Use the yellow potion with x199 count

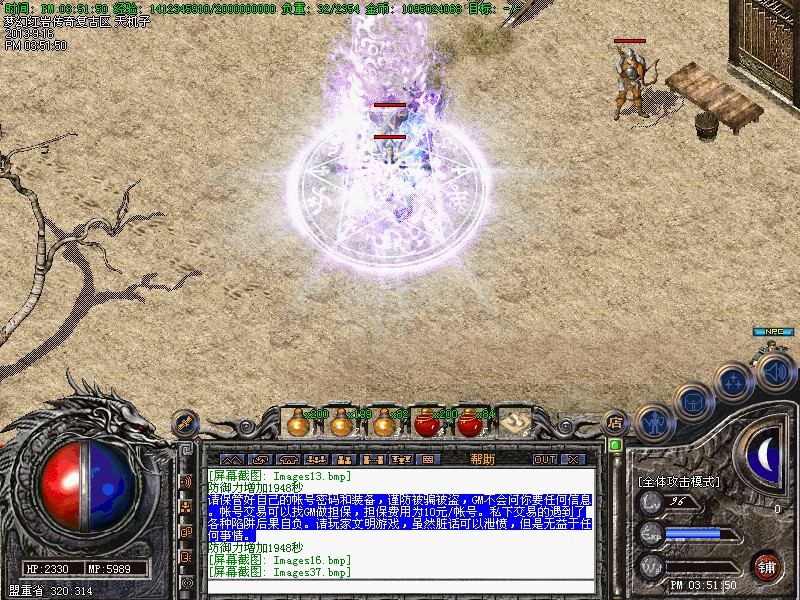point(341,423)
